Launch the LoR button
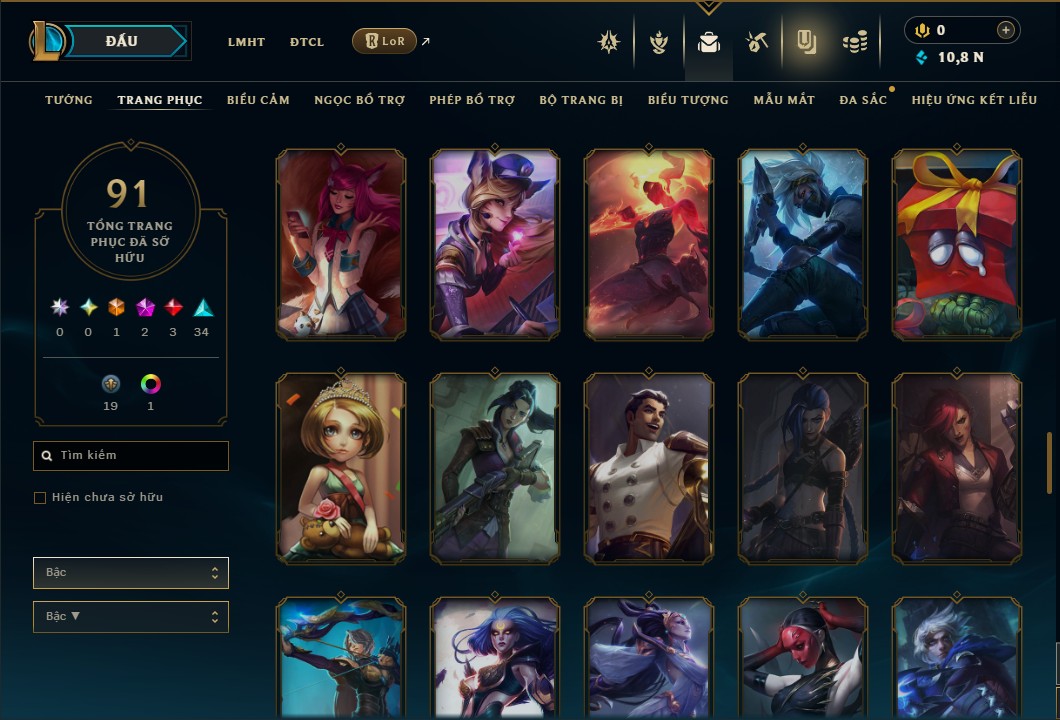 [x=384, y=41]
